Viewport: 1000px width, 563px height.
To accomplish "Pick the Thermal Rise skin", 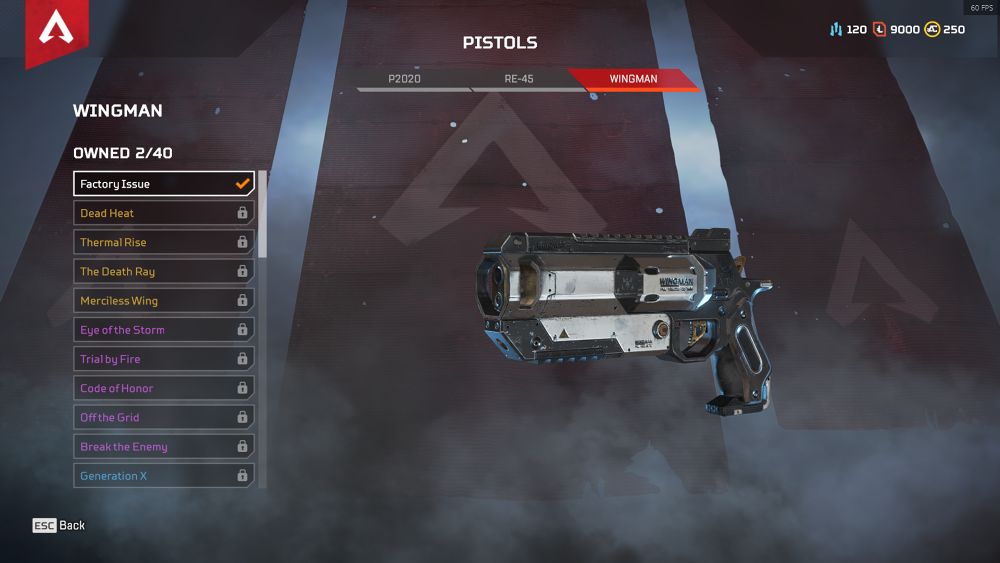I will 164,242.
